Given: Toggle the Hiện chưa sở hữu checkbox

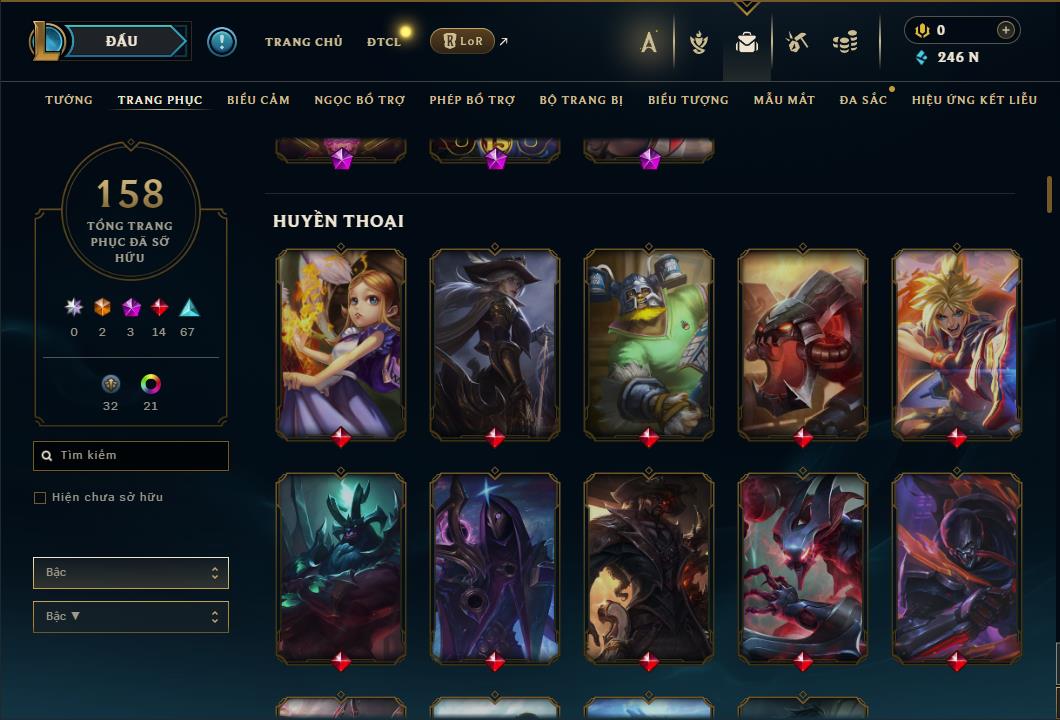Looking at the screenshot, I should click(x=40, y=498).
